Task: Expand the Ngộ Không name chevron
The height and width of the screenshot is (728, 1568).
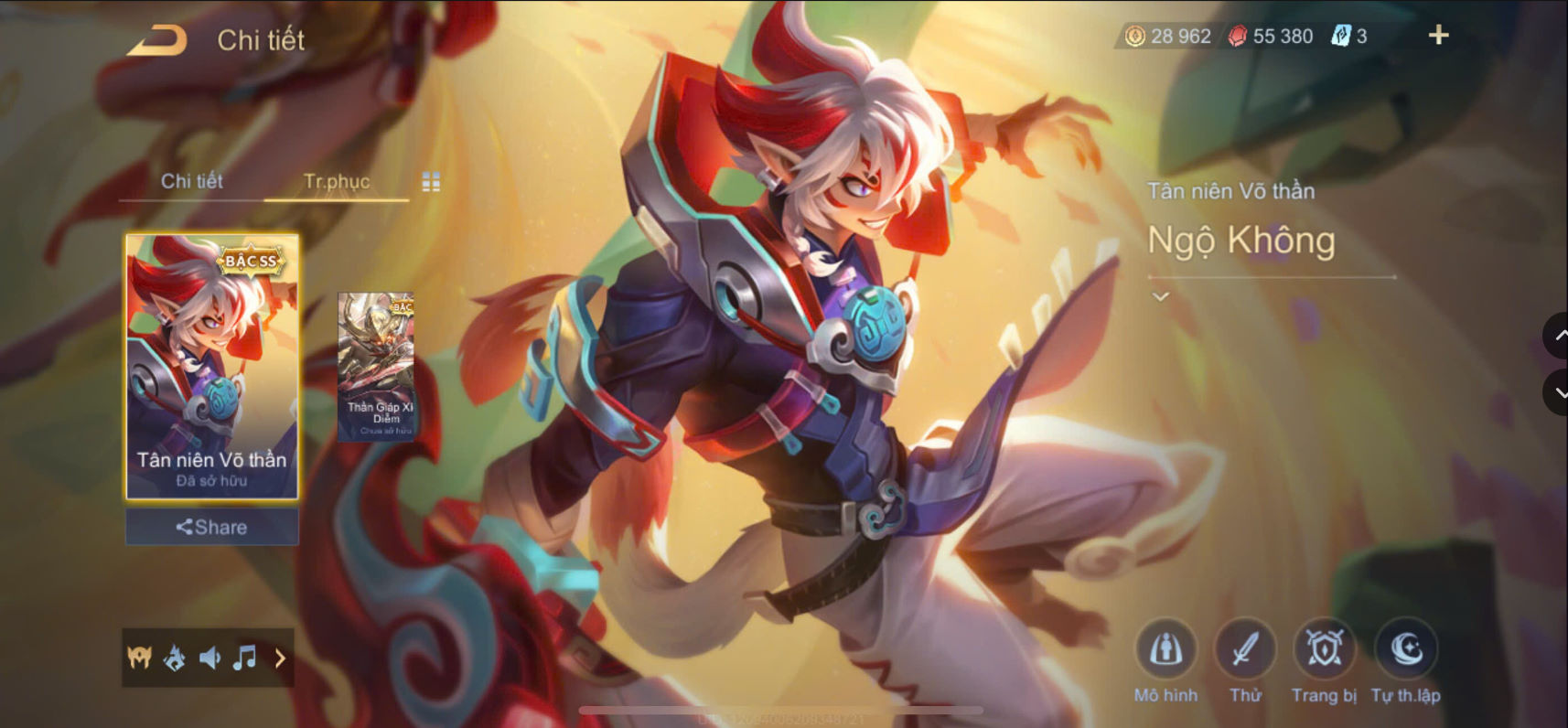Action: [1159, 295]
